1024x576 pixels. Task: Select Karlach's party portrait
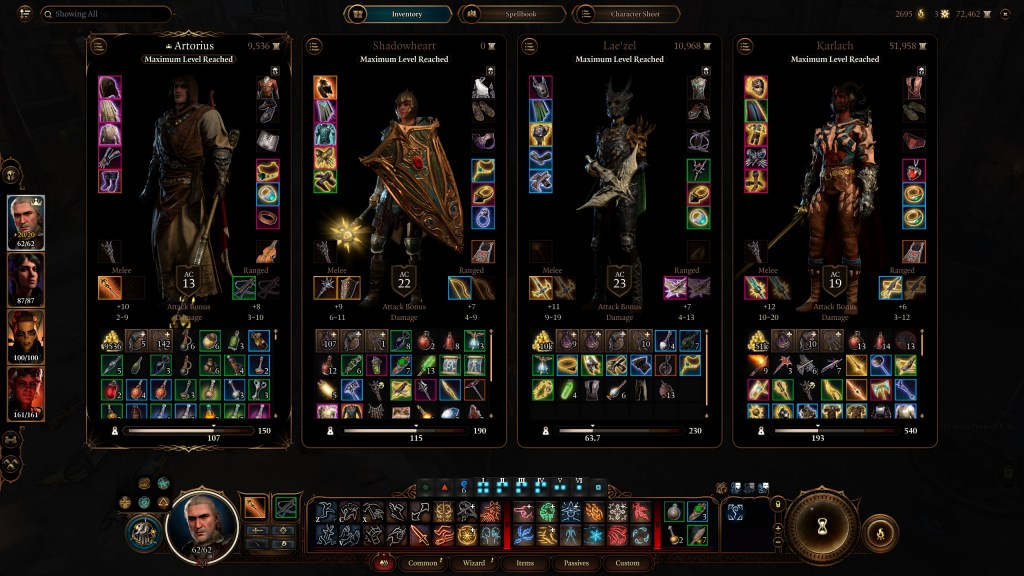click(x=25, y=393)
